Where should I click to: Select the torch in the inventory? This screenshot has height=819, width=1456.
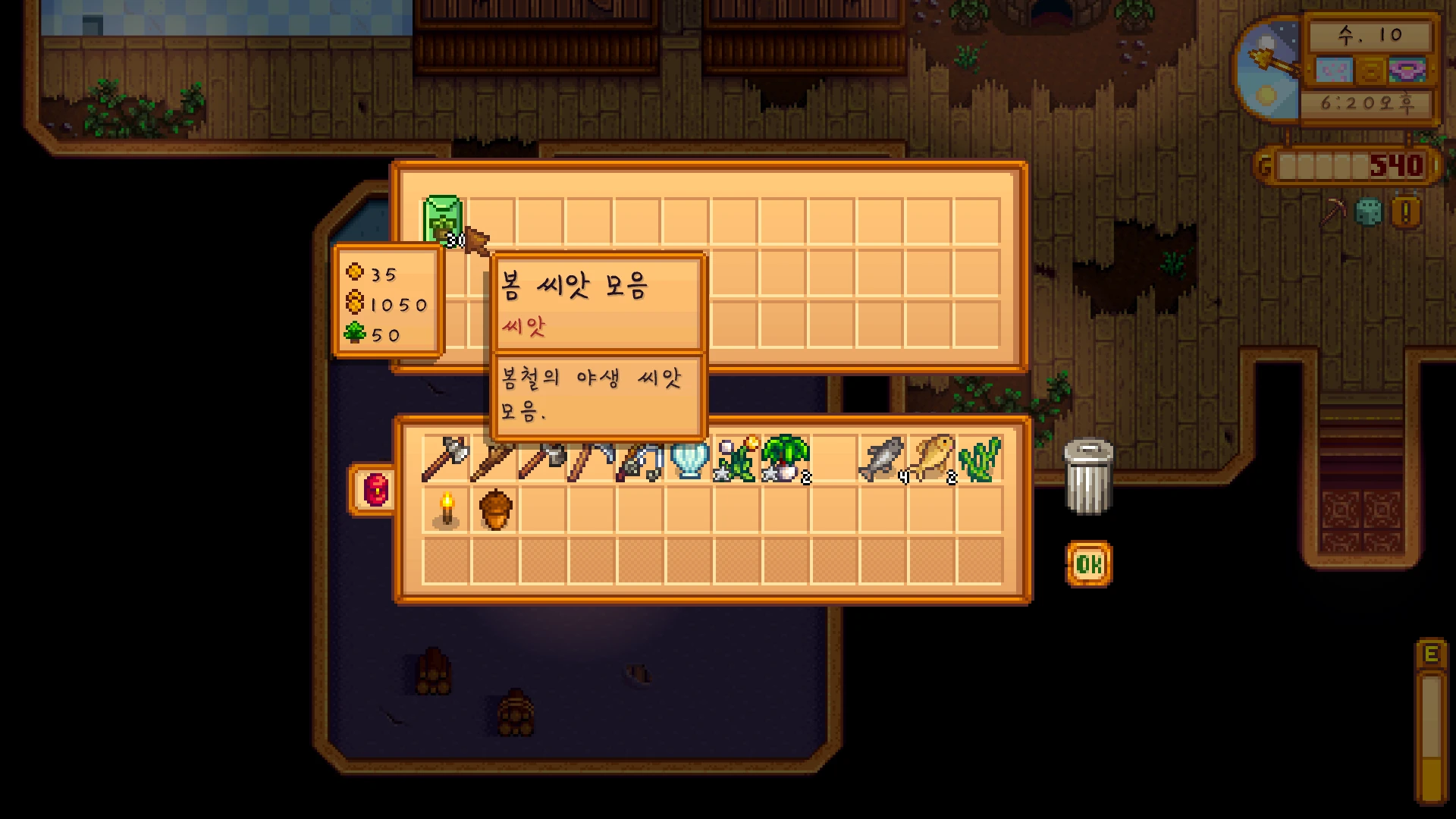click(x=446, y=510)
